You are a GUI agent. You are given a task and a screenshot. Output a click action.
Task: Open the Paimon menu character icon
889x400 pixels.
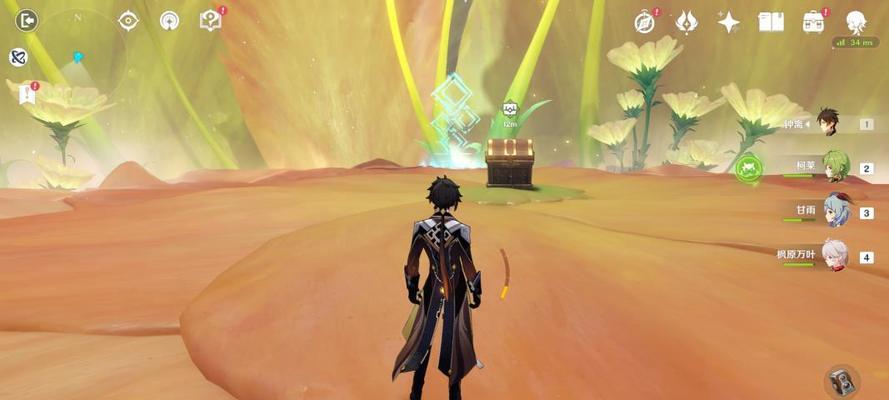click(856, 21)
